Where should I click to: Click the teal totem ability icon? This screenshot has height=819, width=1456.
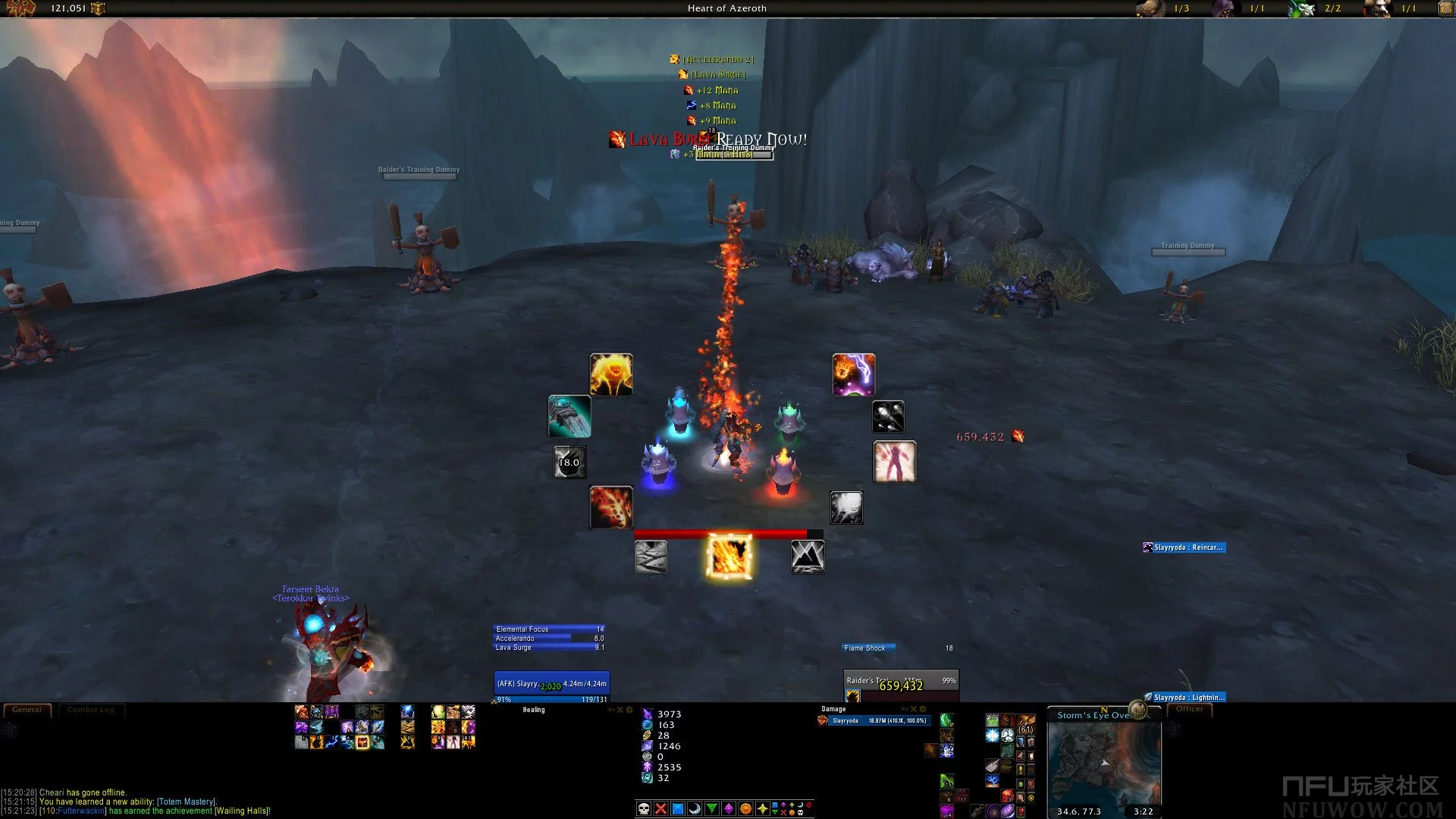pos(570,416)
